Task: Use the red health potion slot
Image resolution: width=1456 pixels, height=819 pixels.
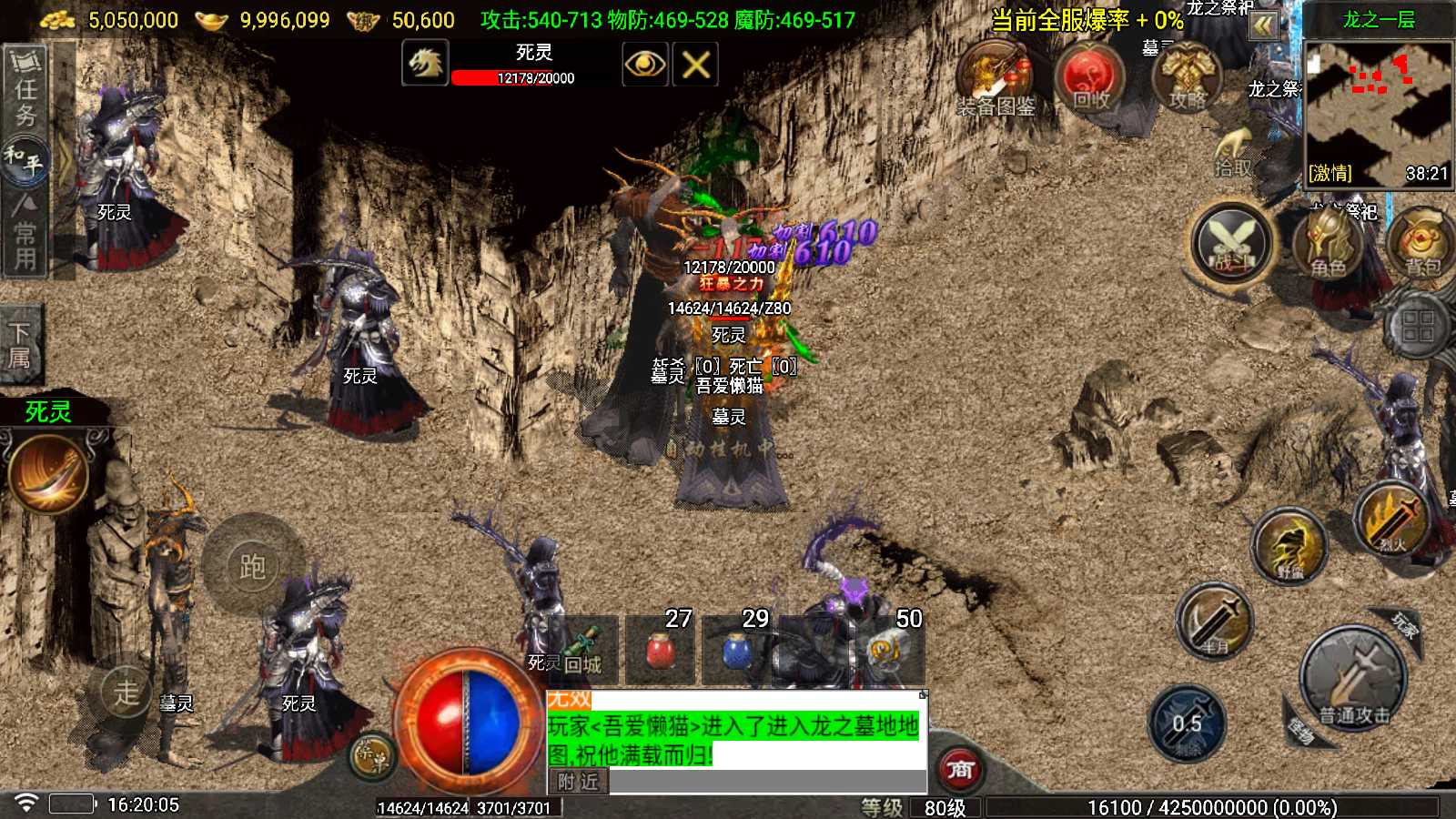Action: click(661, 651)
